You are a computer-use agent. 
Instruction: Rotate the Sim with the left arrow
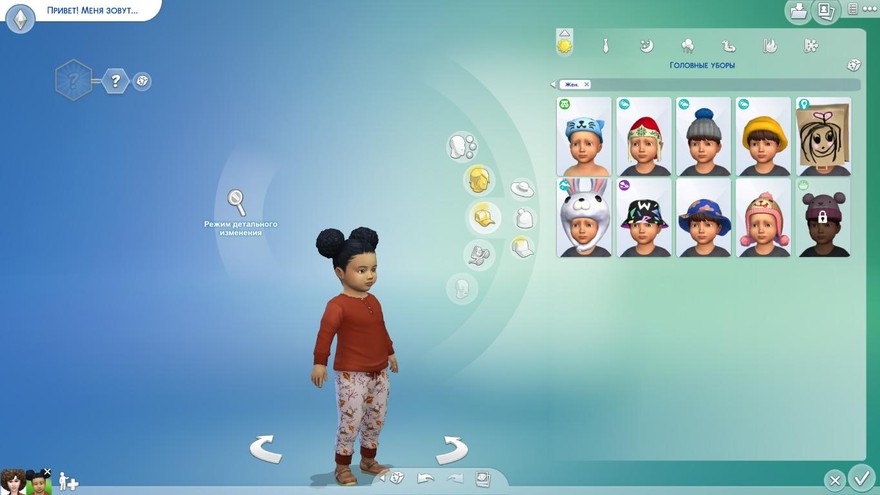(265, 449)
